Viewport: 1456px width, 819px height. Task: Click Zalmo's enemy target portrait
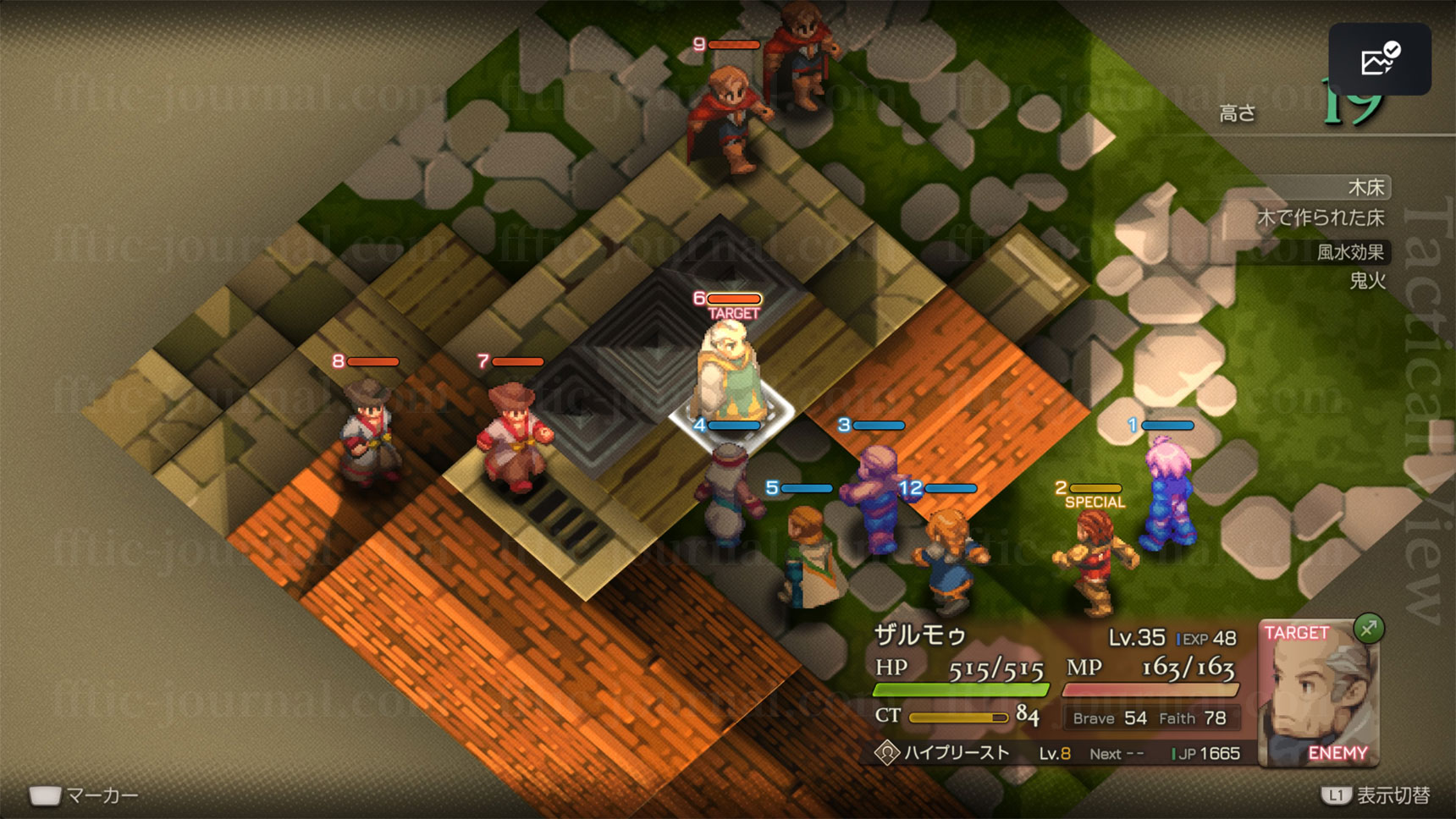[x=1317, y=694]
